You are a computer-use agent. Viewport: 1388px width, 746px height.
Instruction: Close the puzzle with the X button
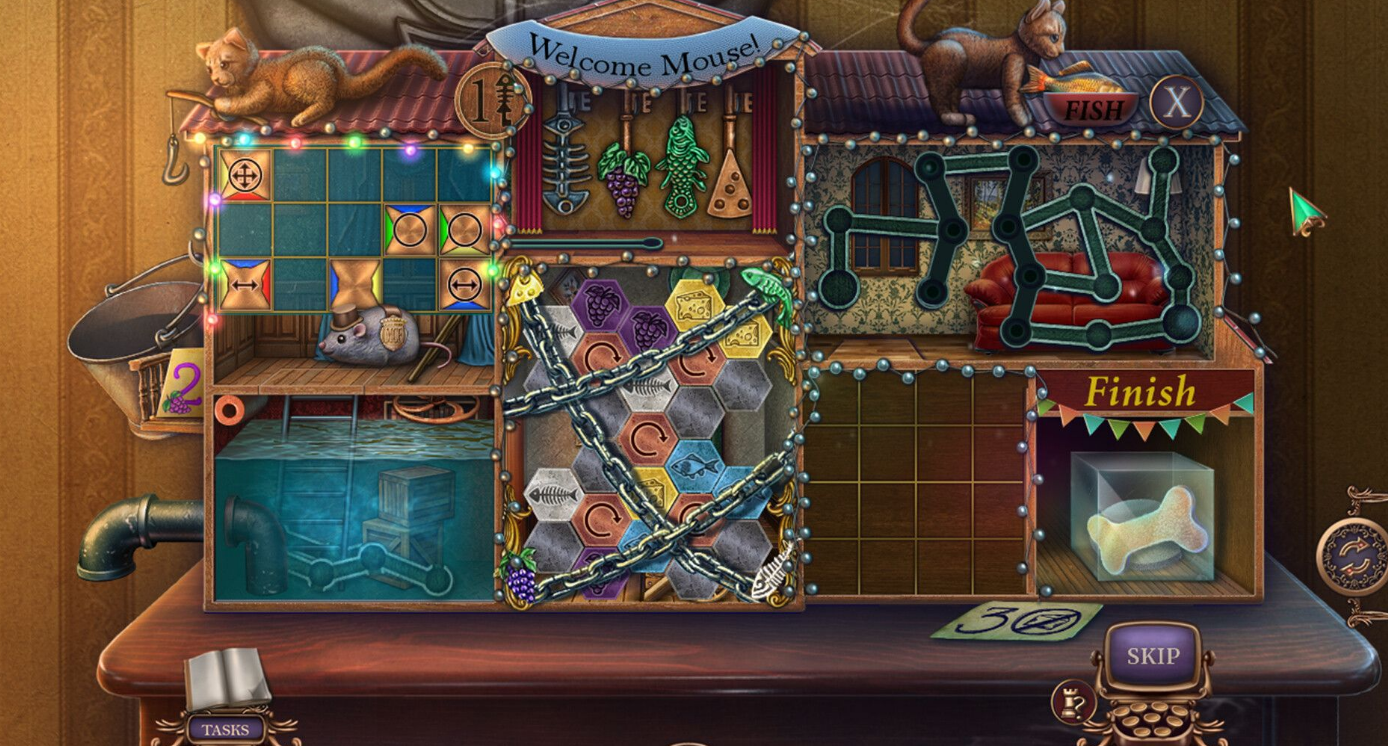click(x=1175, y=102)
